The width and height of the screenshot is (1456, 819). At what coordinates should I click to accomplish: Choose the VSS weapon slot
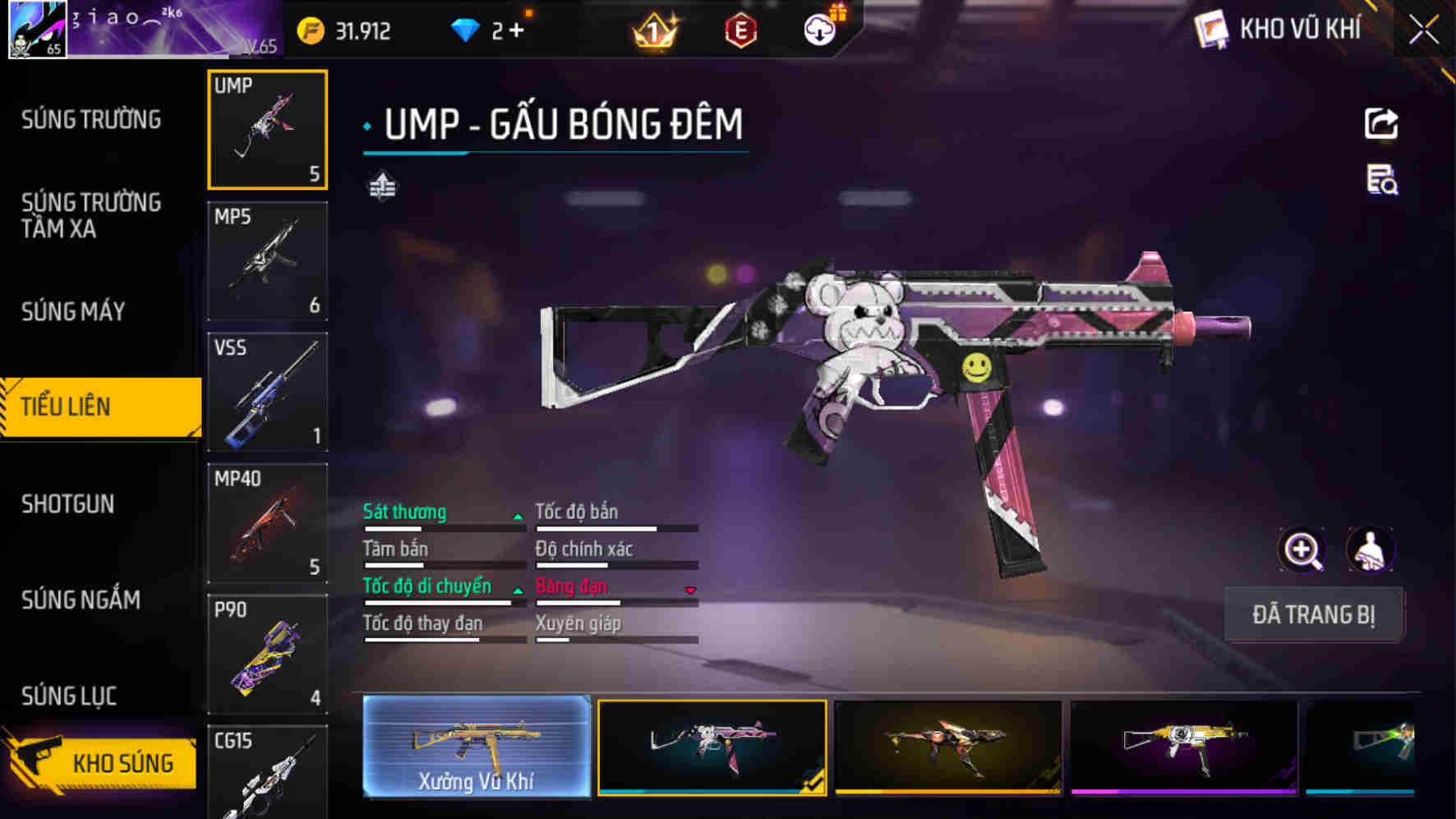coord(267,392)
